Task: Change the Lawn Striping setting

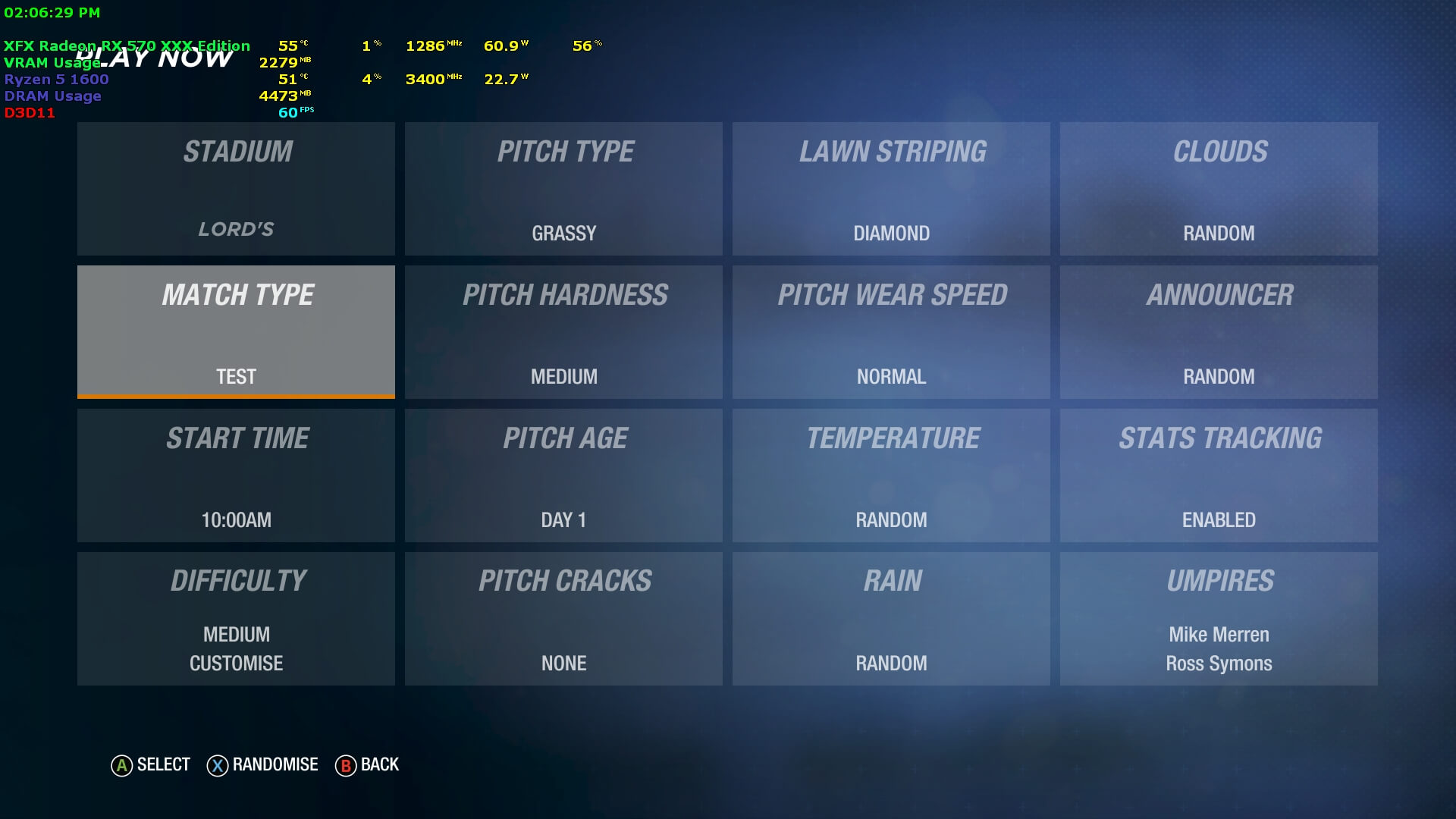Action: [891, 189]
